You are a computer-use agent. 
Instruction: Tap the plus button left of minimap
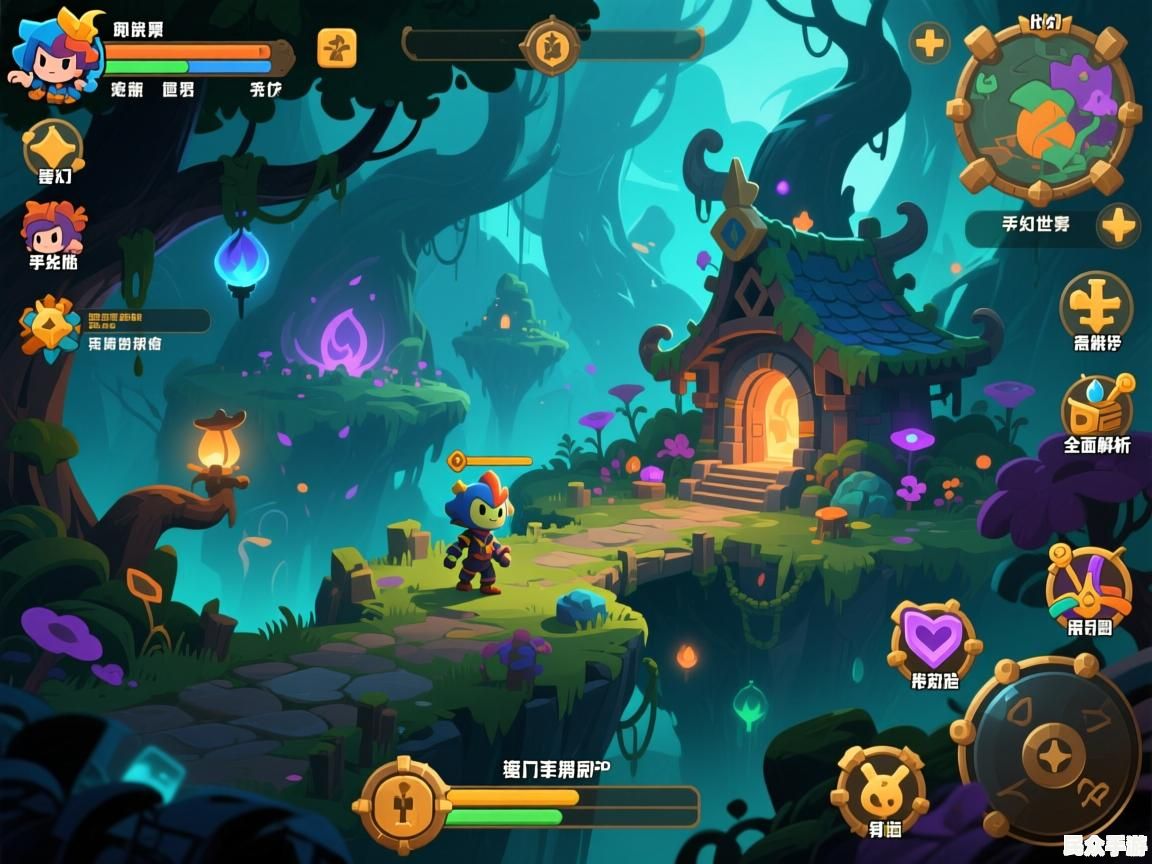point(929,44)
